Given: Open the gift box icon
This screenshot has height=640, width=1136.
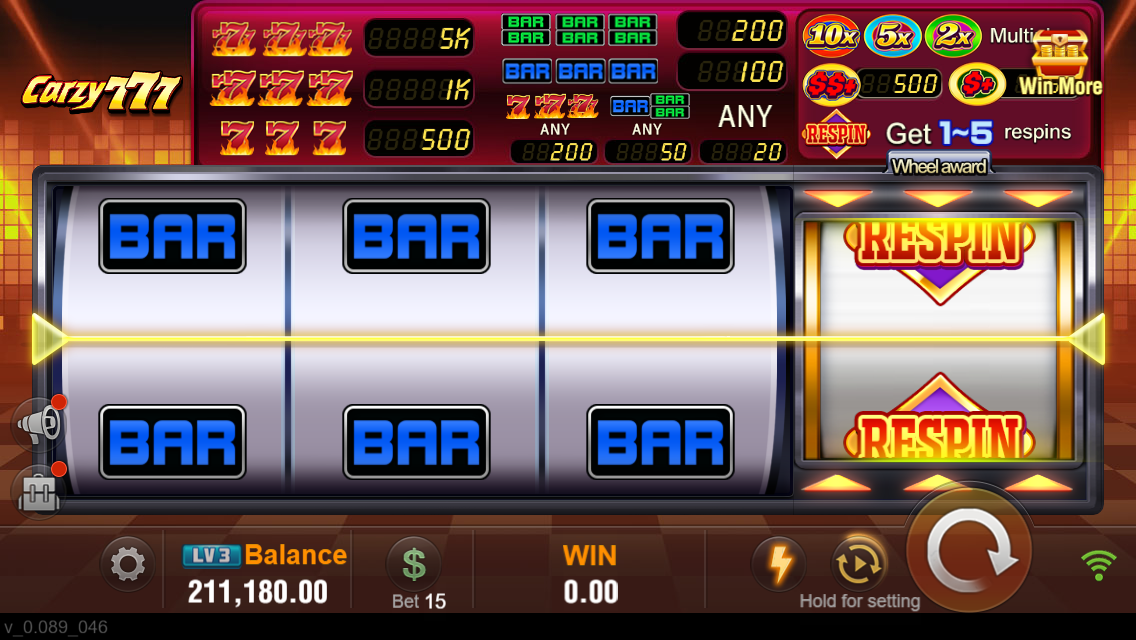Looking at the screenshot, I should pos(38,490).
